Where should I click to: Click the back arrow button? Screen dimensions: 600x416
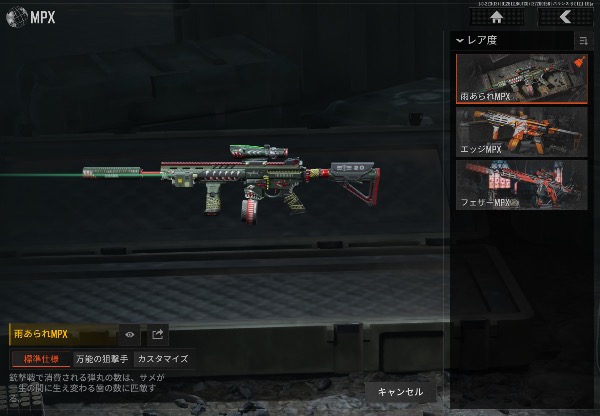[x=564, y=17]
